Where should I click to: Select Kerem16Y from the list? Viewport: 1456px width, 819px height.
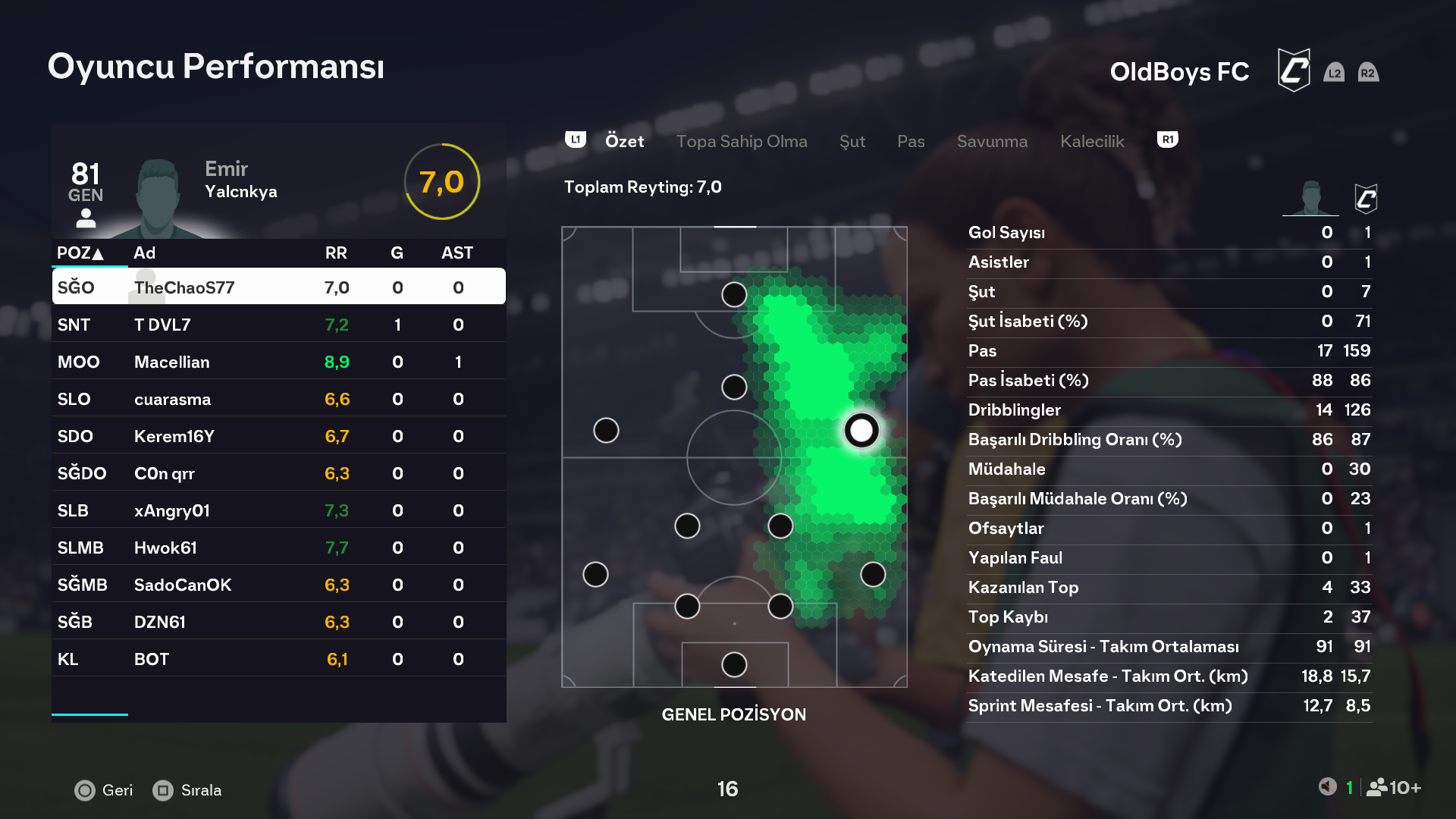278,436
